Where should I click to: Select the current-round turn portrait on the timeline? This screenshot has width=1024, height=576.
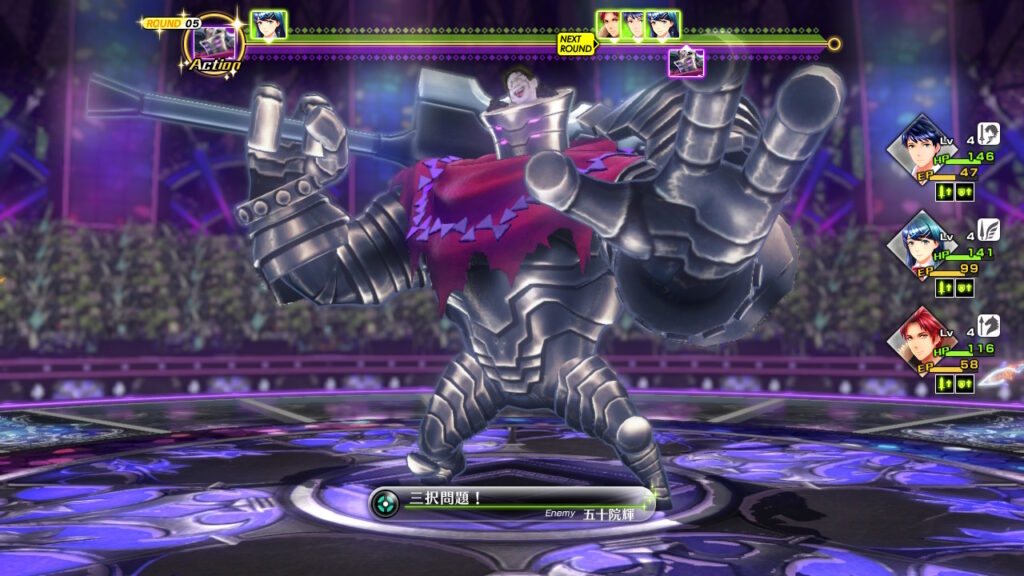click(268, 24)
